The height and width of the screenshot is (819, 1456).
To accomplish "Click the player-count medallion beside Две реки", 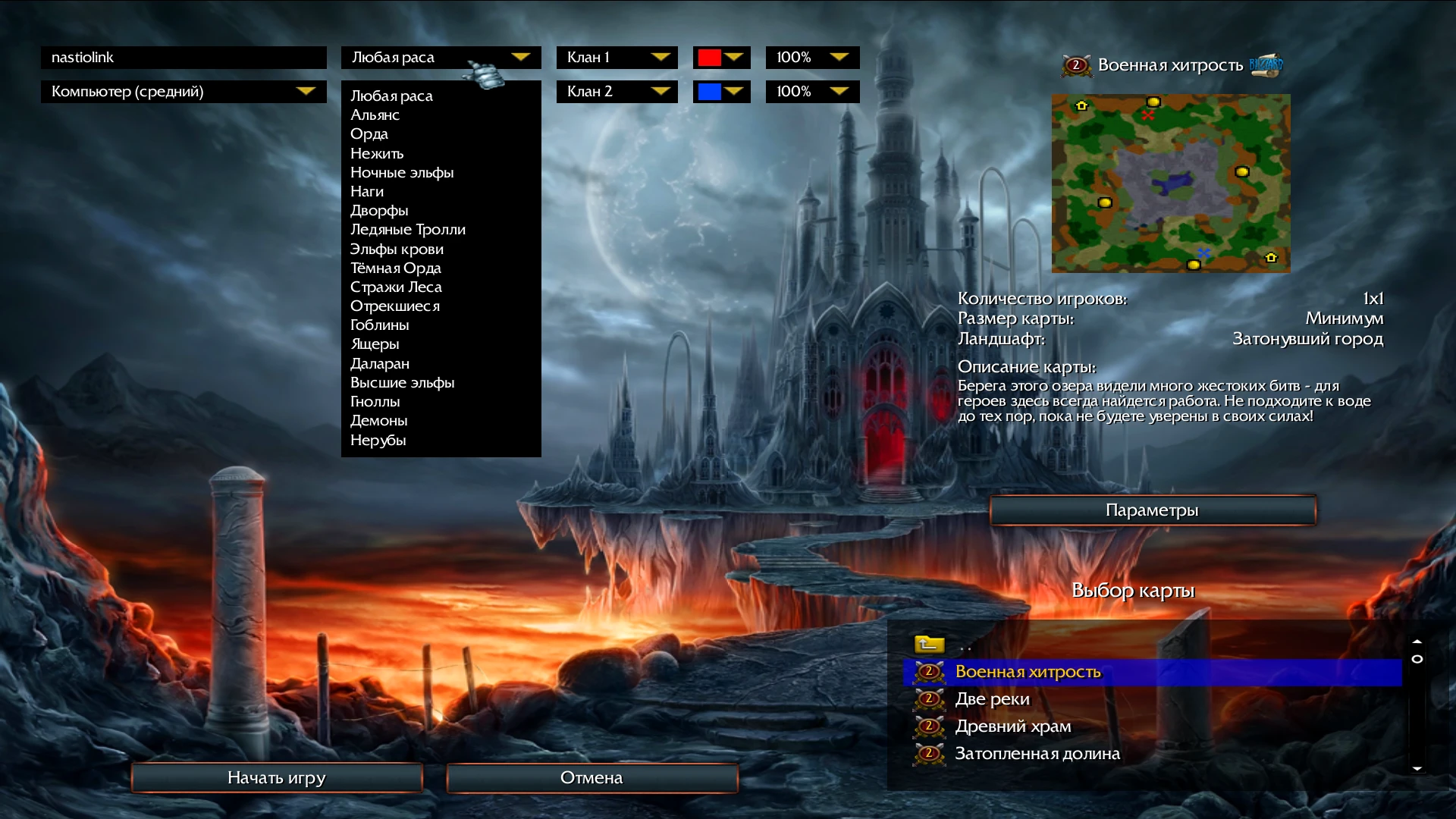I will pyautogui.click(x=928, y=698).
